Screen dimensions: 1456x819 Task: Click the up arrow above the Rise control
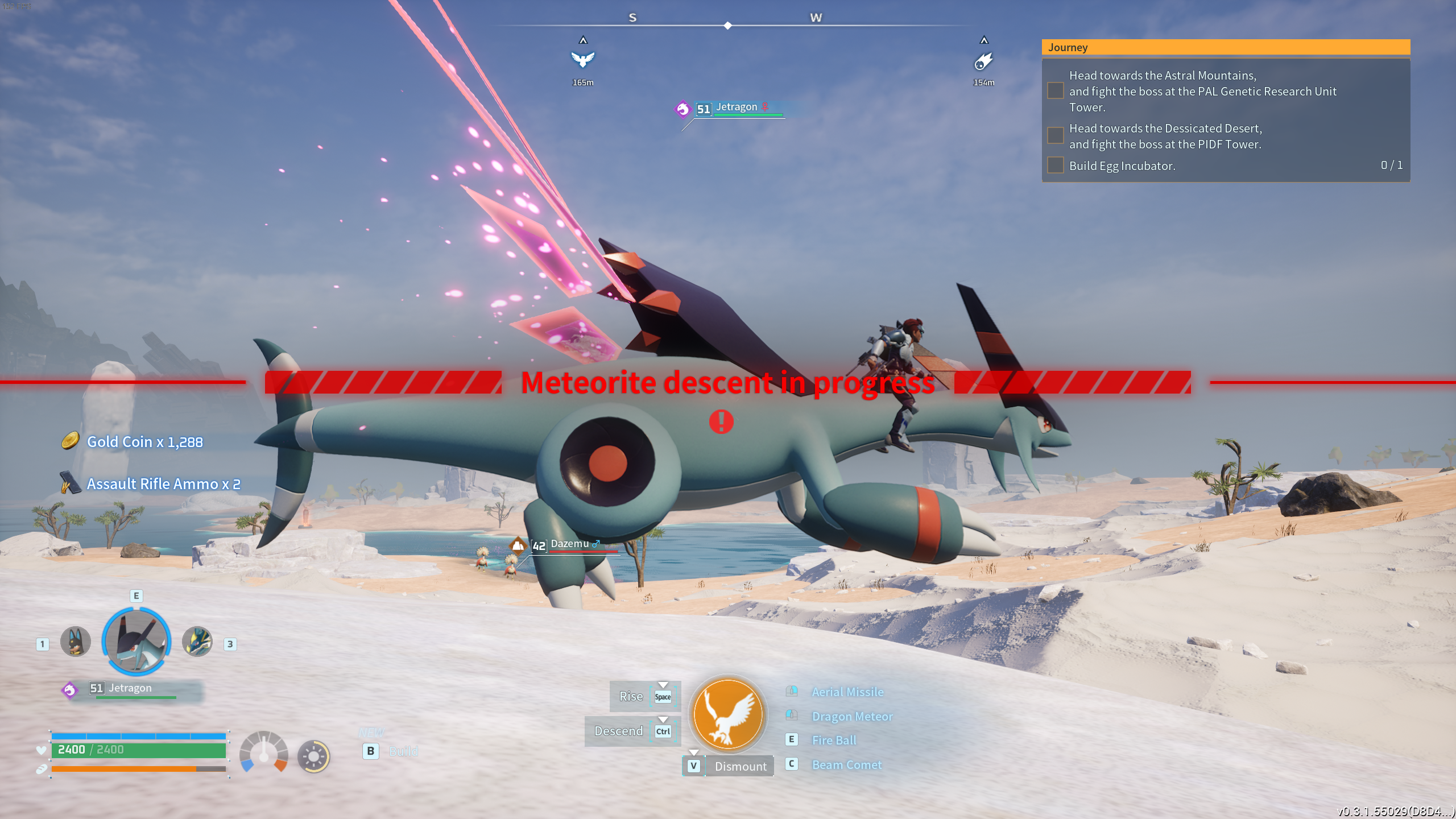[663, 684]
